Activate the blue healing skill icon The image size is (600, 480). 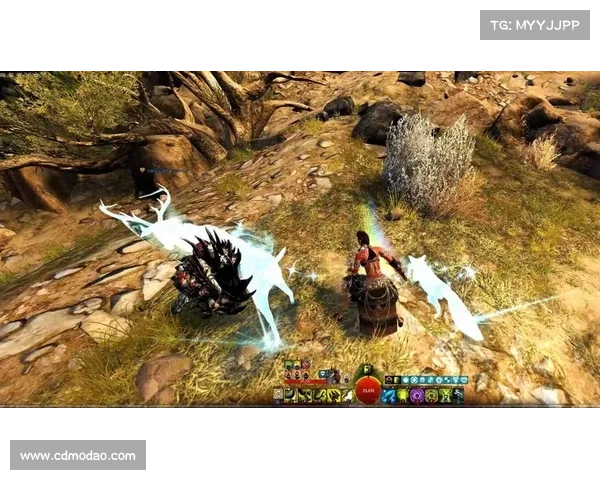(388, 396)
